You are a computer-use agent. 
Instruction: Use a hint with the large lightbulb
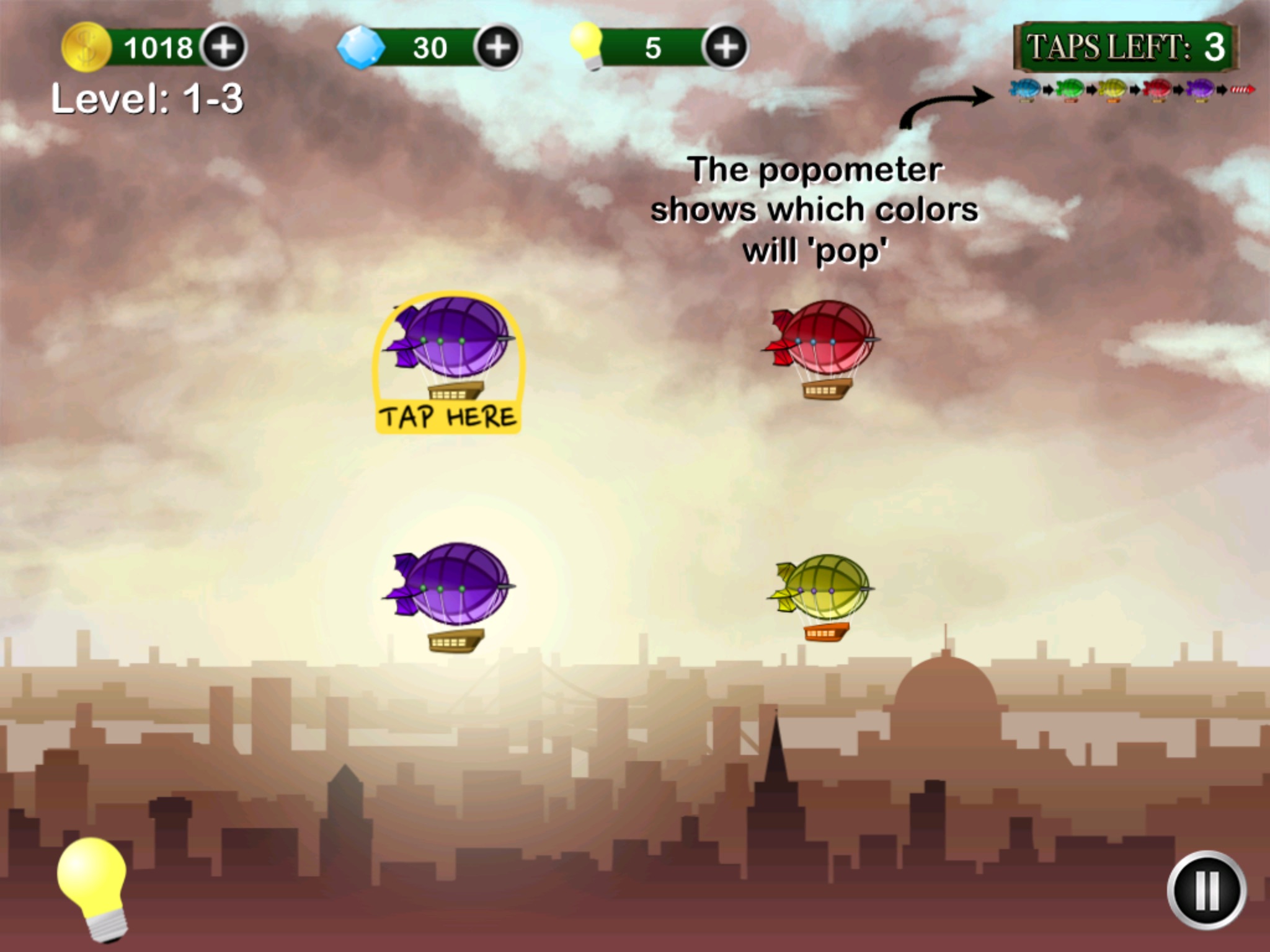tap(93, 886)
